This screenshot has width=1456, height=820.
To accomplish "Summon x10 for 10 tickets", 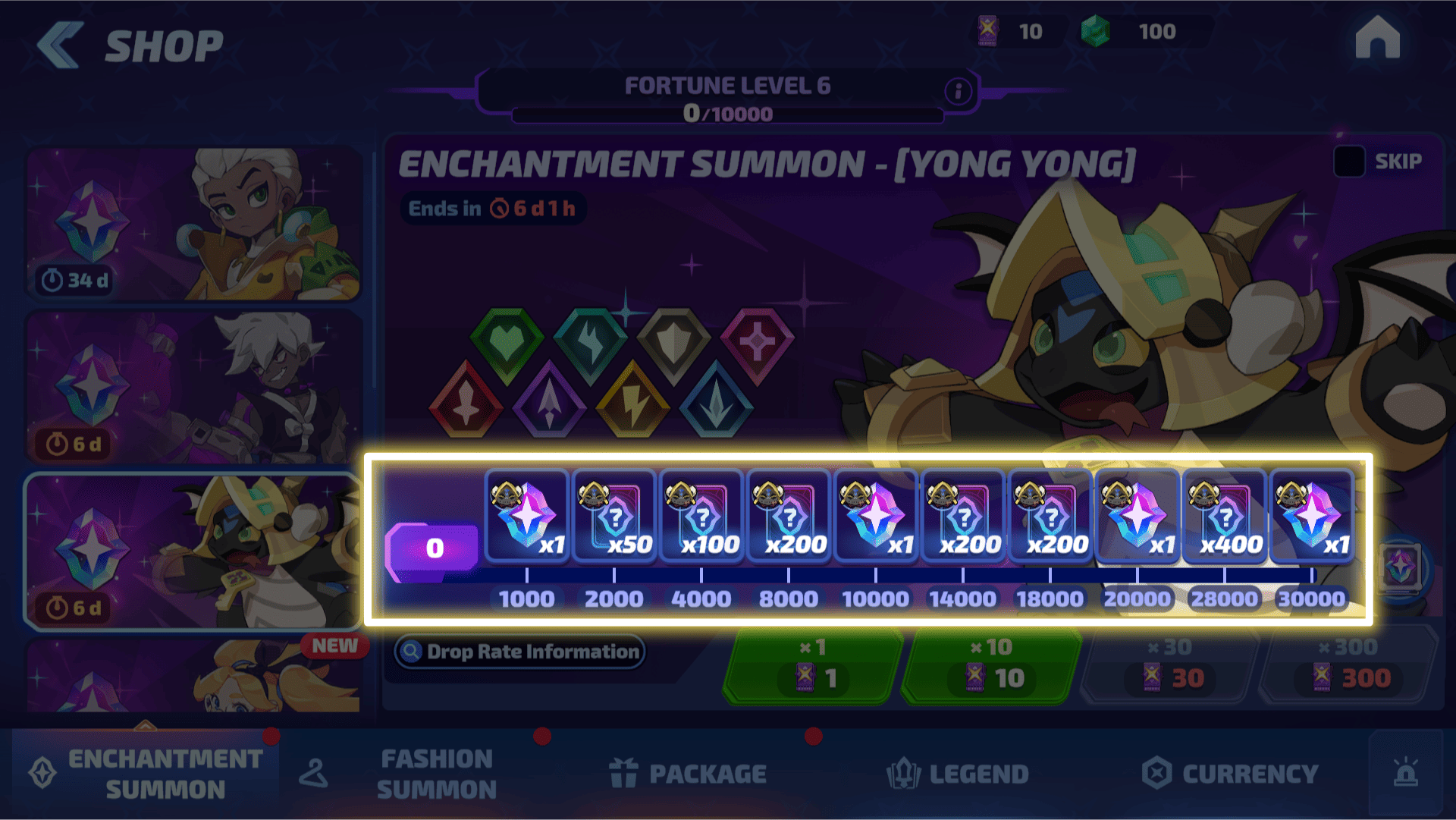I will point(992,666).
